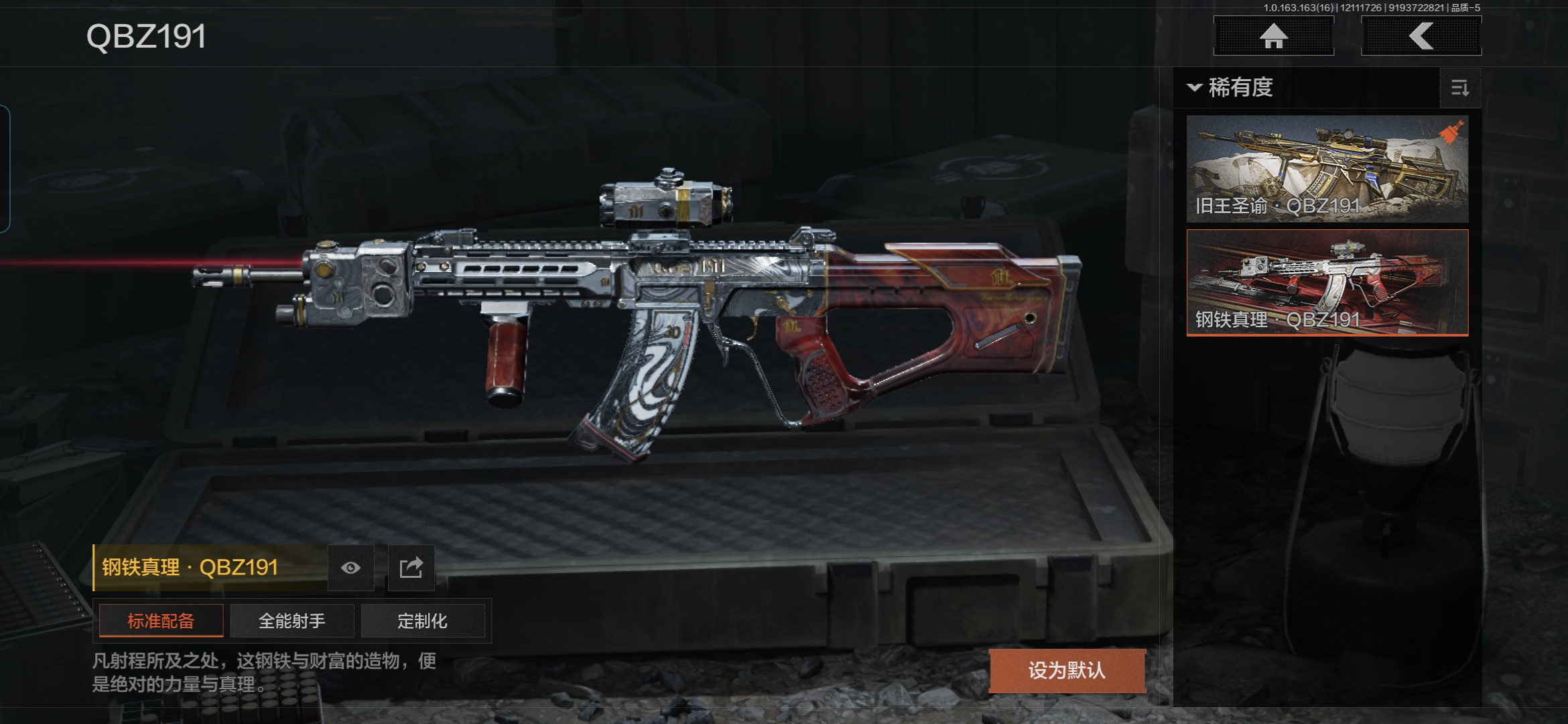The height and width of the screenshot is (724, 1568).
Task: Select the 钢铁真理 QBZ191 skin thumbnail
Action: coord(1327,282)
